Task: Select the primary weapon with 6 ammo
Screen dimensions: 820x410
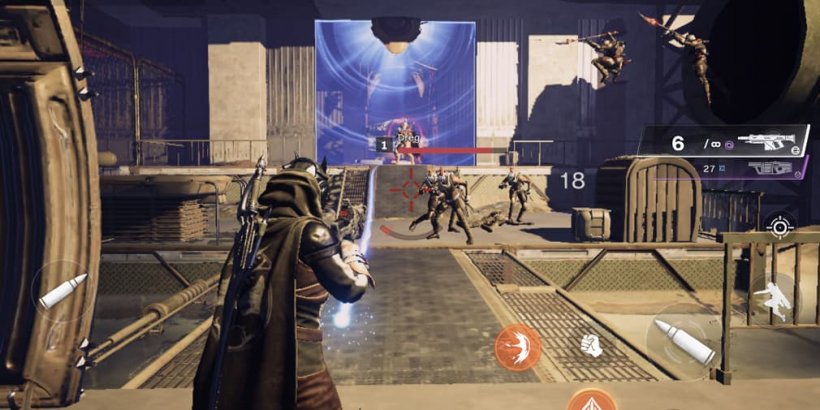Action: 727,142
